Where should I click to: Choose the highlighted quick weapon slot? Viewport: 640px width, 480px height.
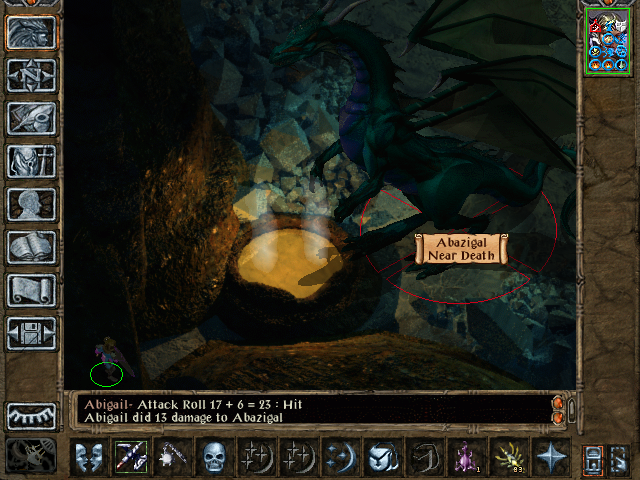pos(131,457)
